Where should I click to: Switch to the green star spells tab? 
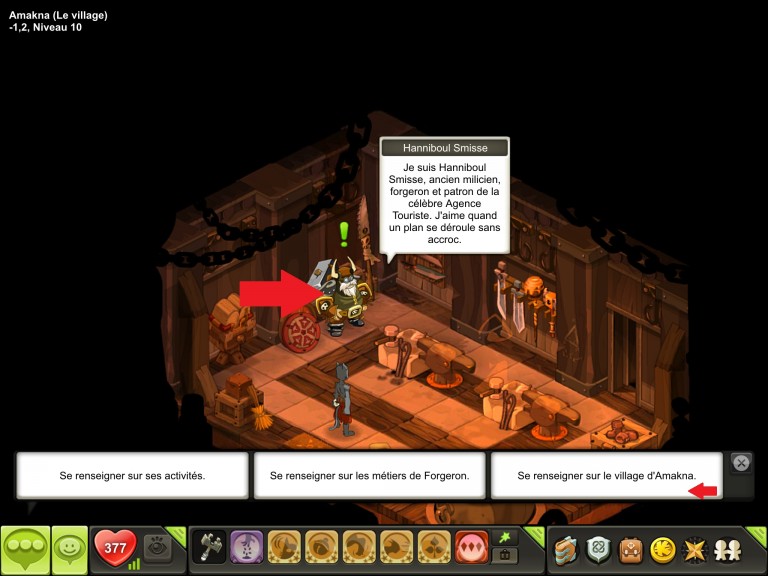pyautogui.click(x=503, y=537)
